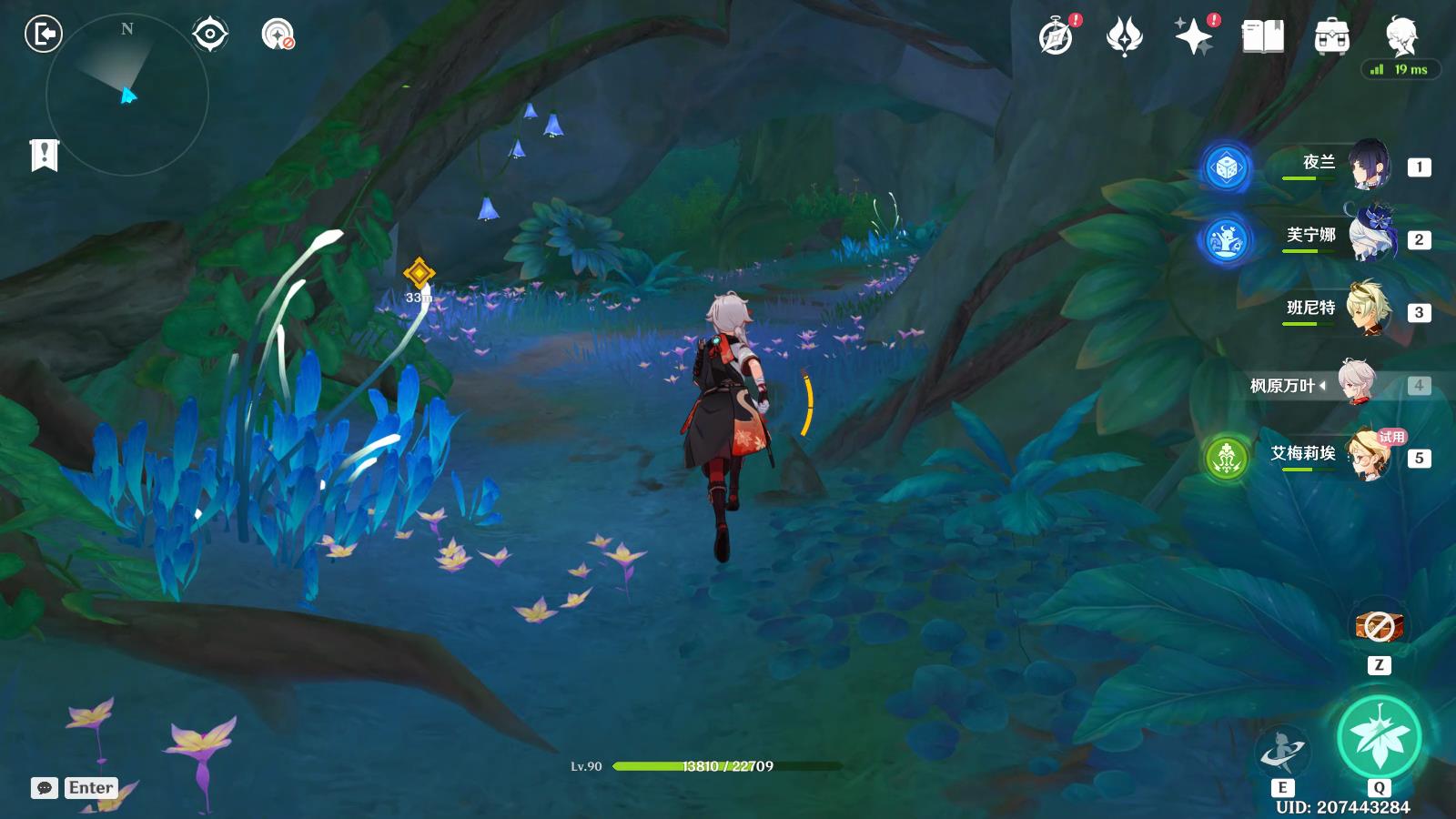Activate the elemental skill icon

(x=1283, y=751)
